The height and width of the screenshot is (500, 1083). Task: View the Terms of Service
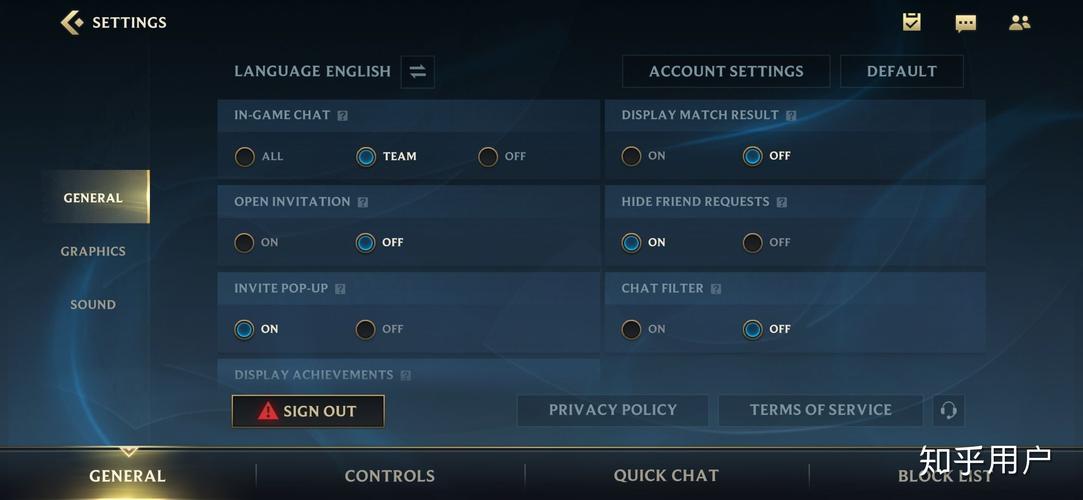pyautogui.click(x=820, y=410)
